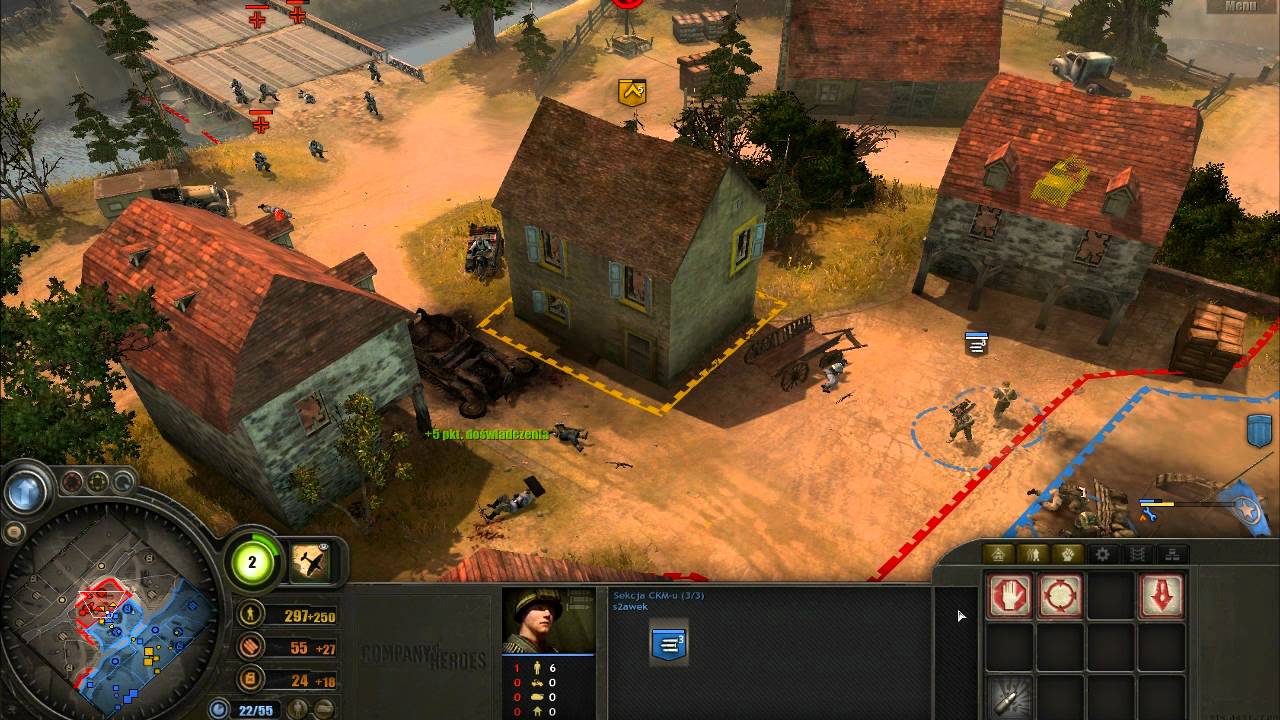Click the small round button left of the minimap
This screenshot has width=1280, height=720.
tap(13, 530)
